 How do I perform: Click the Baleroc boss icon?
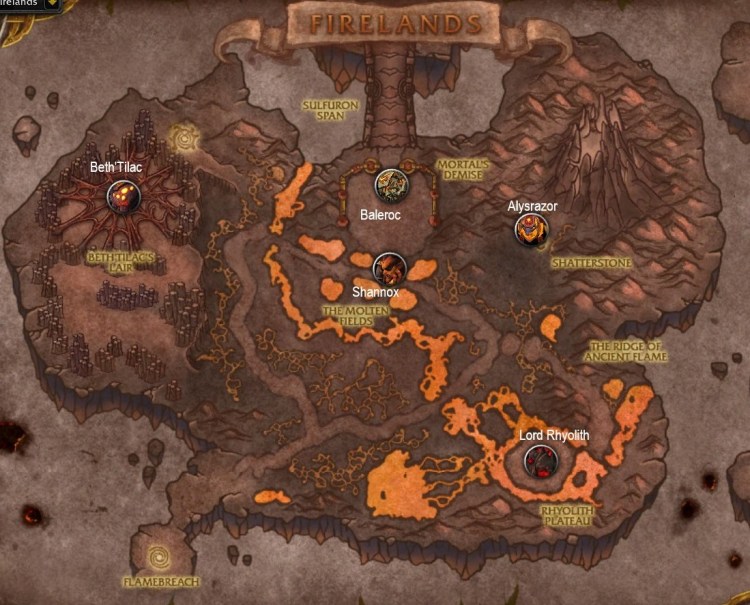click(389, 185)
